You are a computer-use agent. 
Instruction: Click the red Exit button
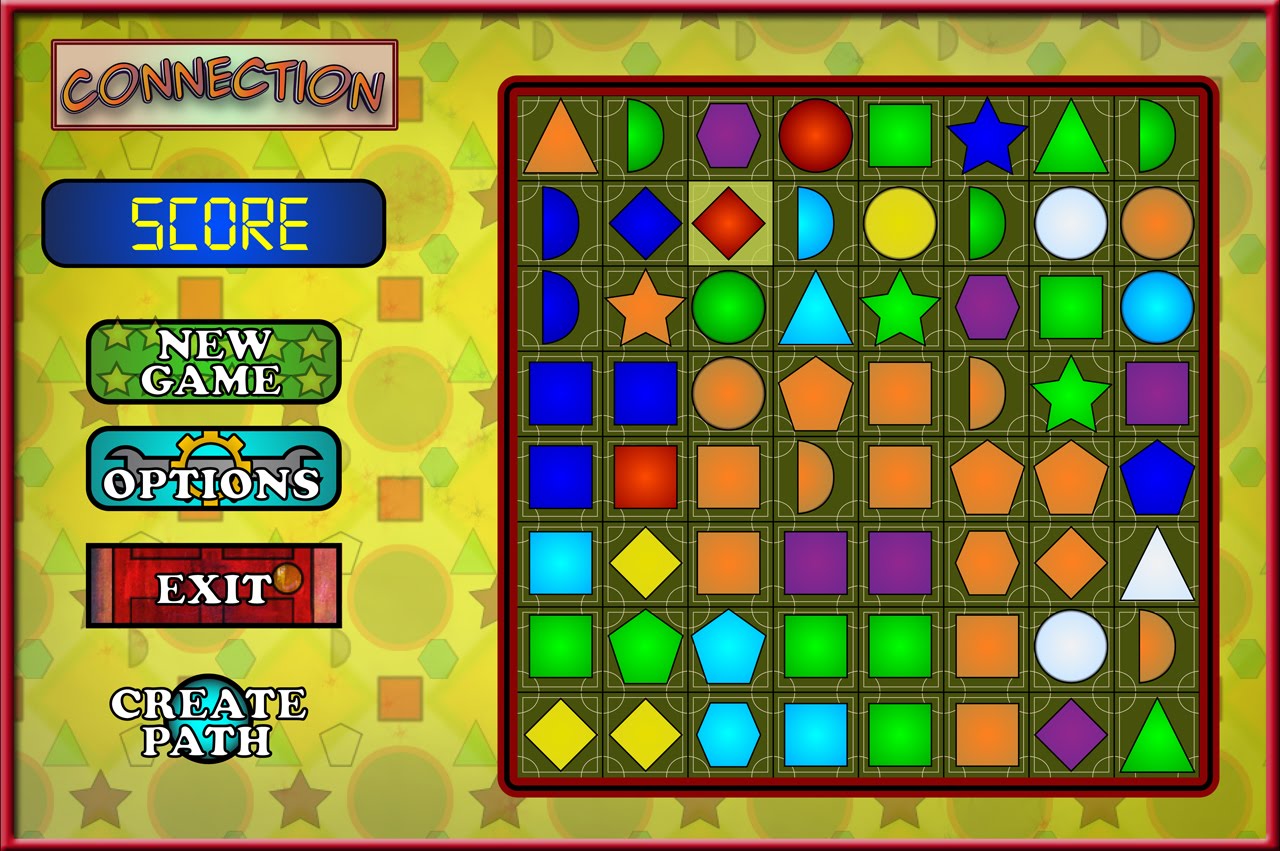[x=213, y=586]
